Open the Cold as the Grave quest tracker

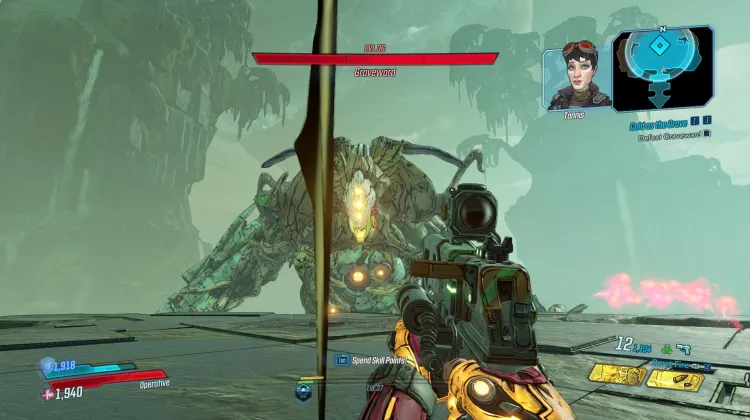pyautogui.click(x=657, y=124)
